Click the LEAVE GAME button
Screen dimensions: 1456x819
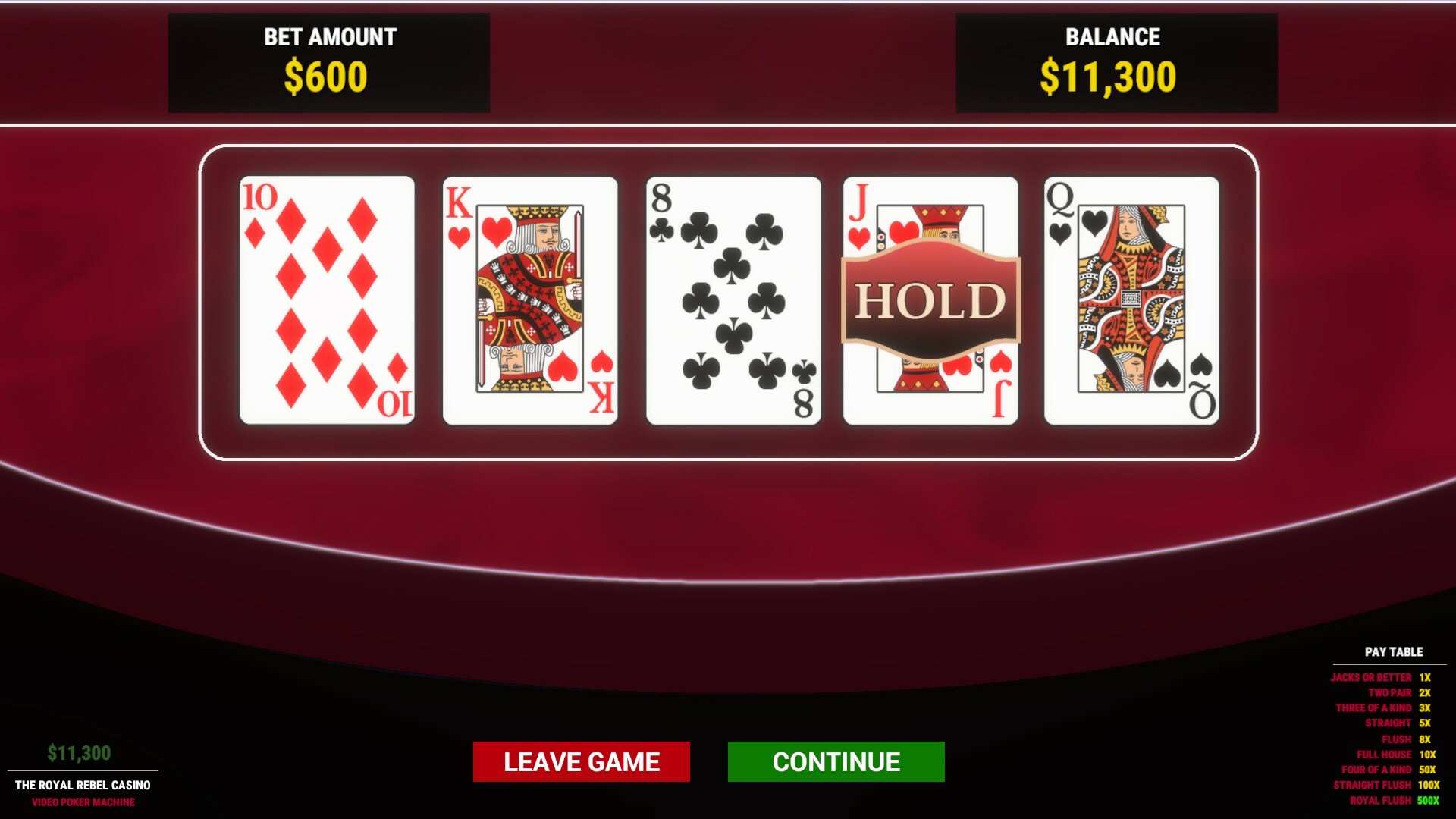pos(582,761)
